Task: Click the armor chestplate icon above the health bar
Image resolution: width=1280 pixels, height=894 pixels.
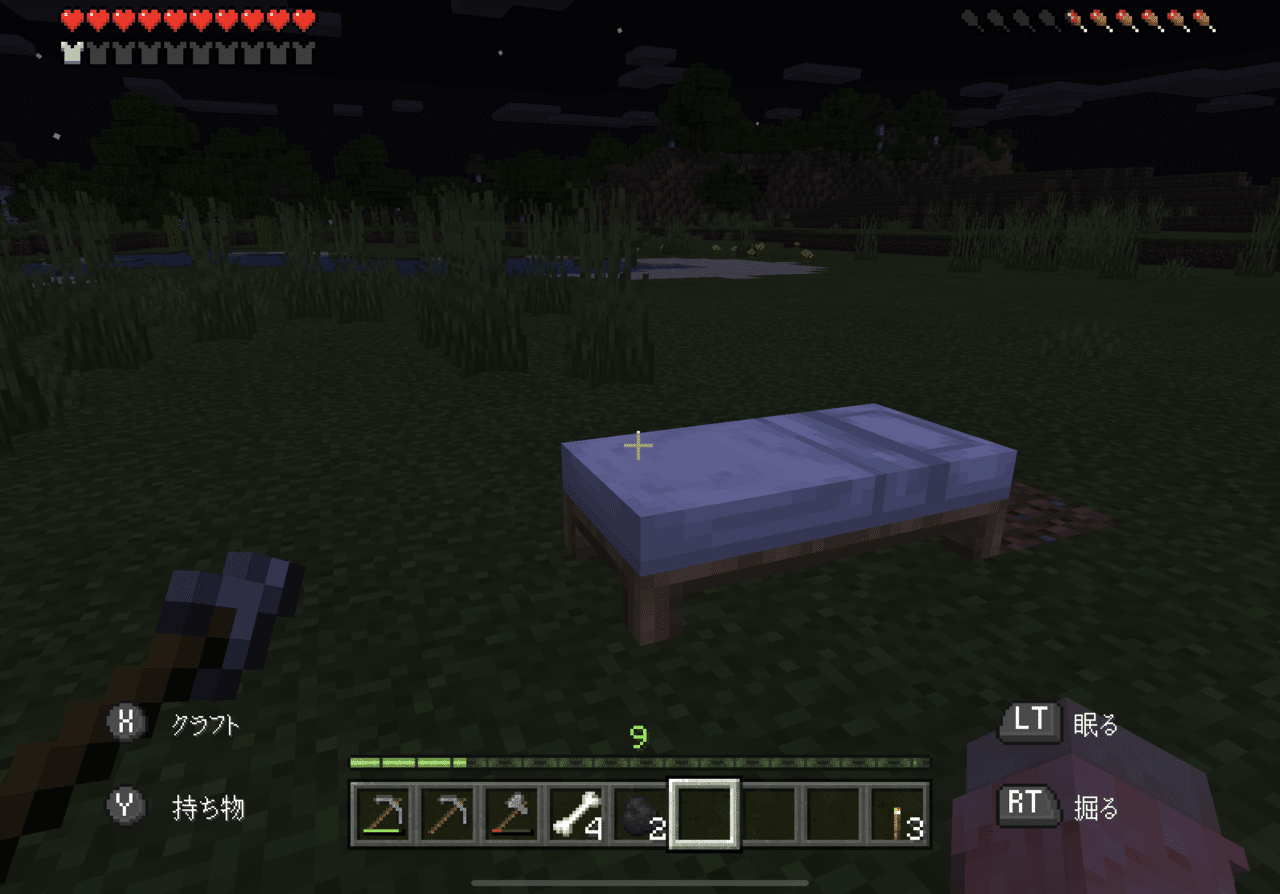Action: click(70, 53)
